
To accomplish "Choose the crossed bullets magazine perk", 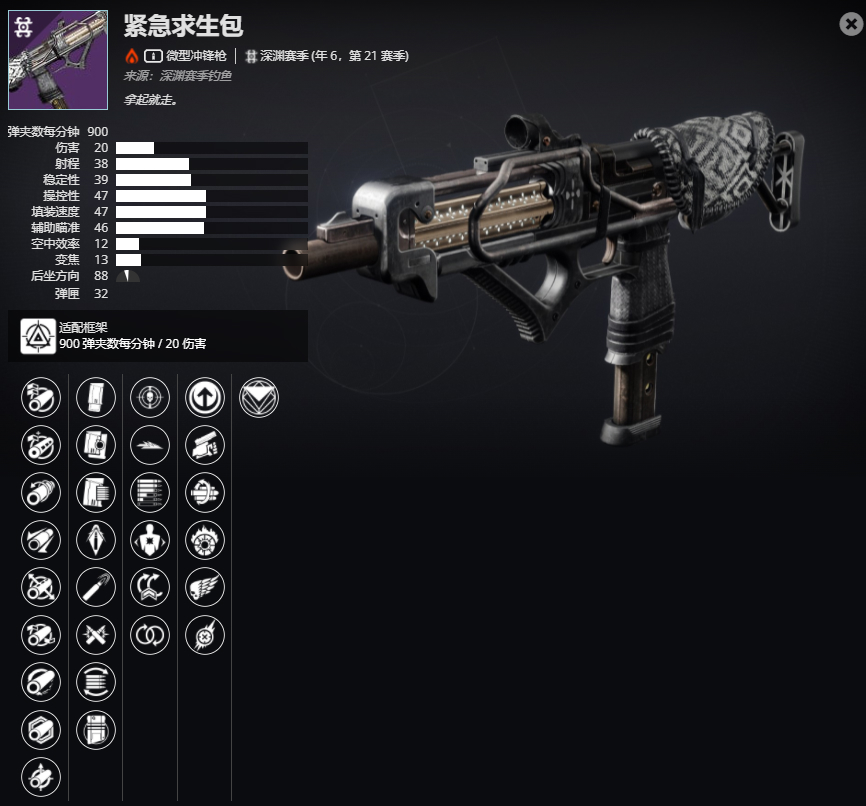I will pyautogui.click(x=96, y=634).
